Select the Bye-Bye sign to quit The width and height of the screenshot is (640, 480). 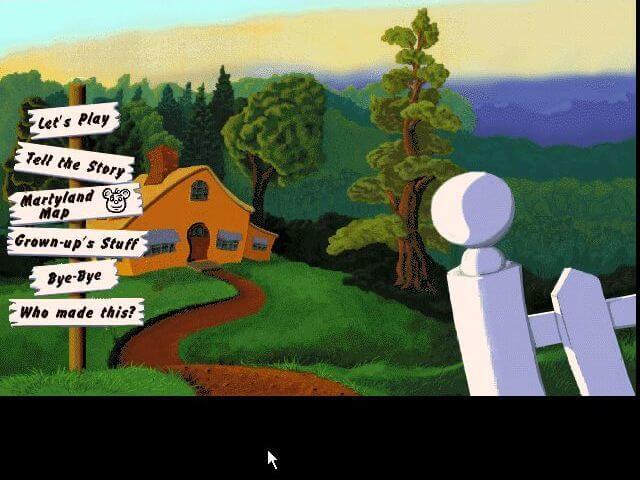tap(74, 277)
